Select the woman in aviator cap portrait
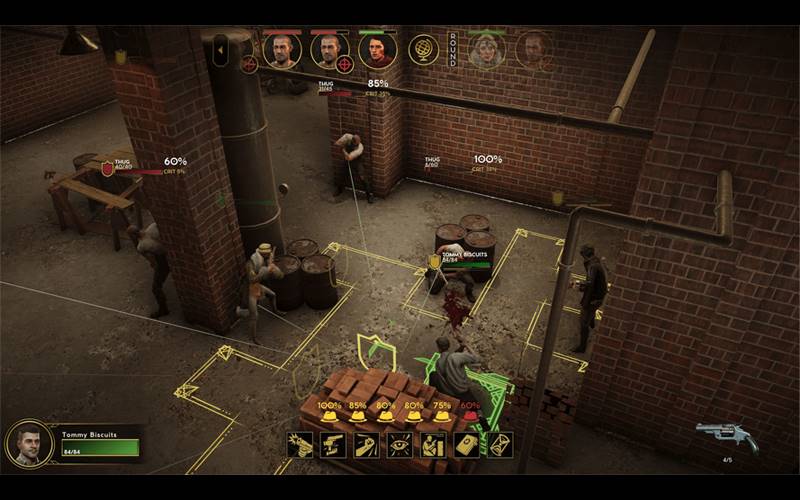Image resolution: width=800 pixels, height=500 pixels. 487,50
